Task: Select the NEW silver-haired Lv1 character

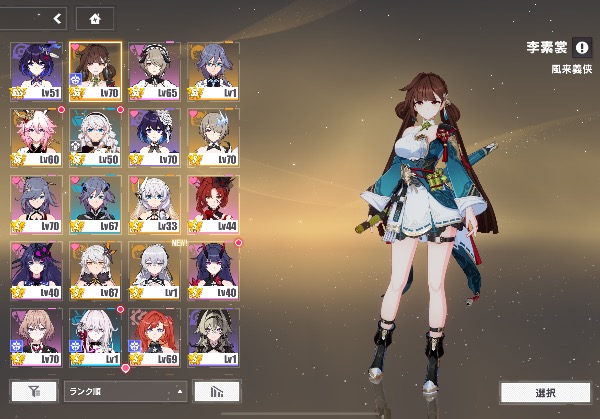Action: tap(154, 270)
